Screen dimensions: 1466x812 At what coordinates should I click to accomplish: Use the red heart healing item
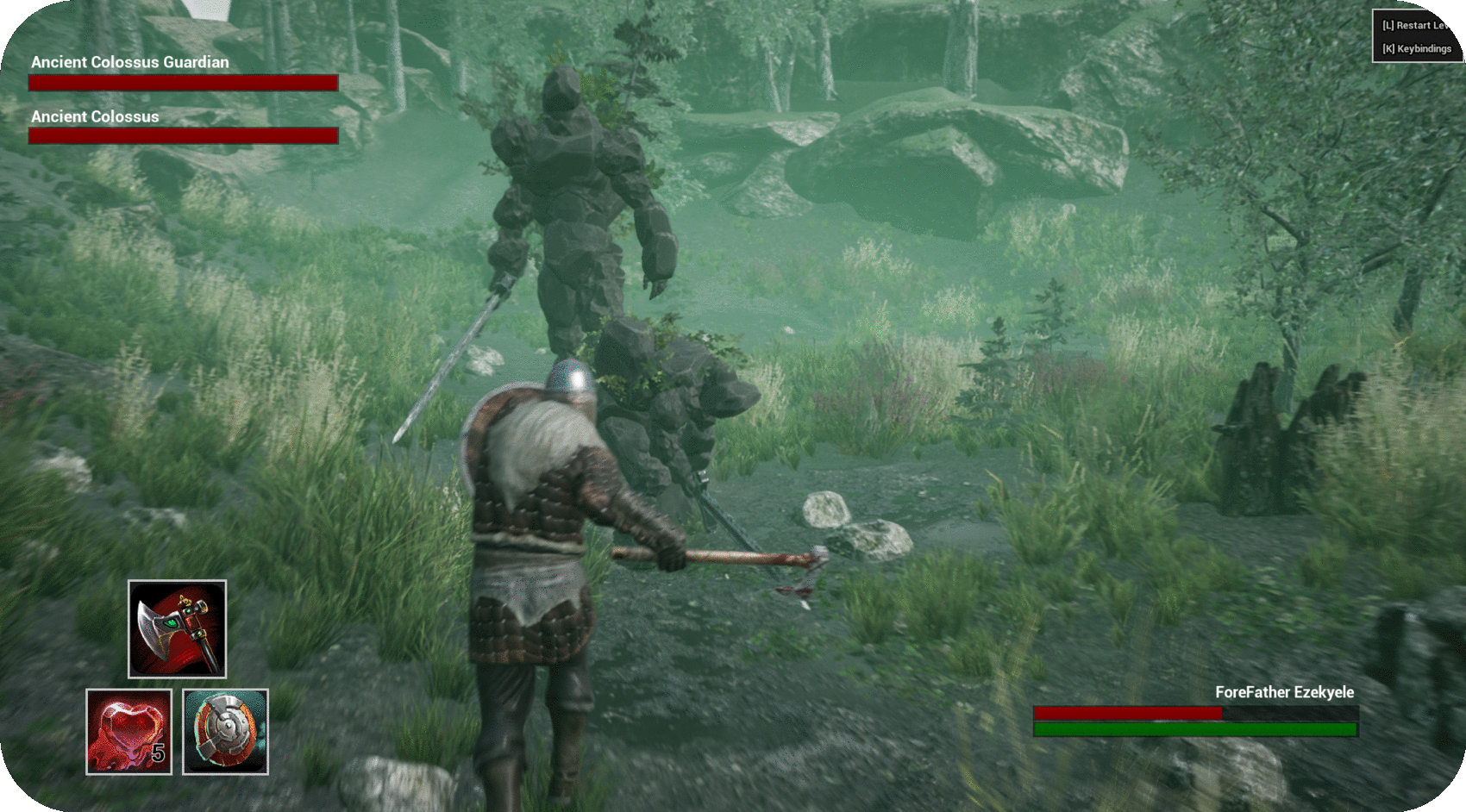point(128,731)
